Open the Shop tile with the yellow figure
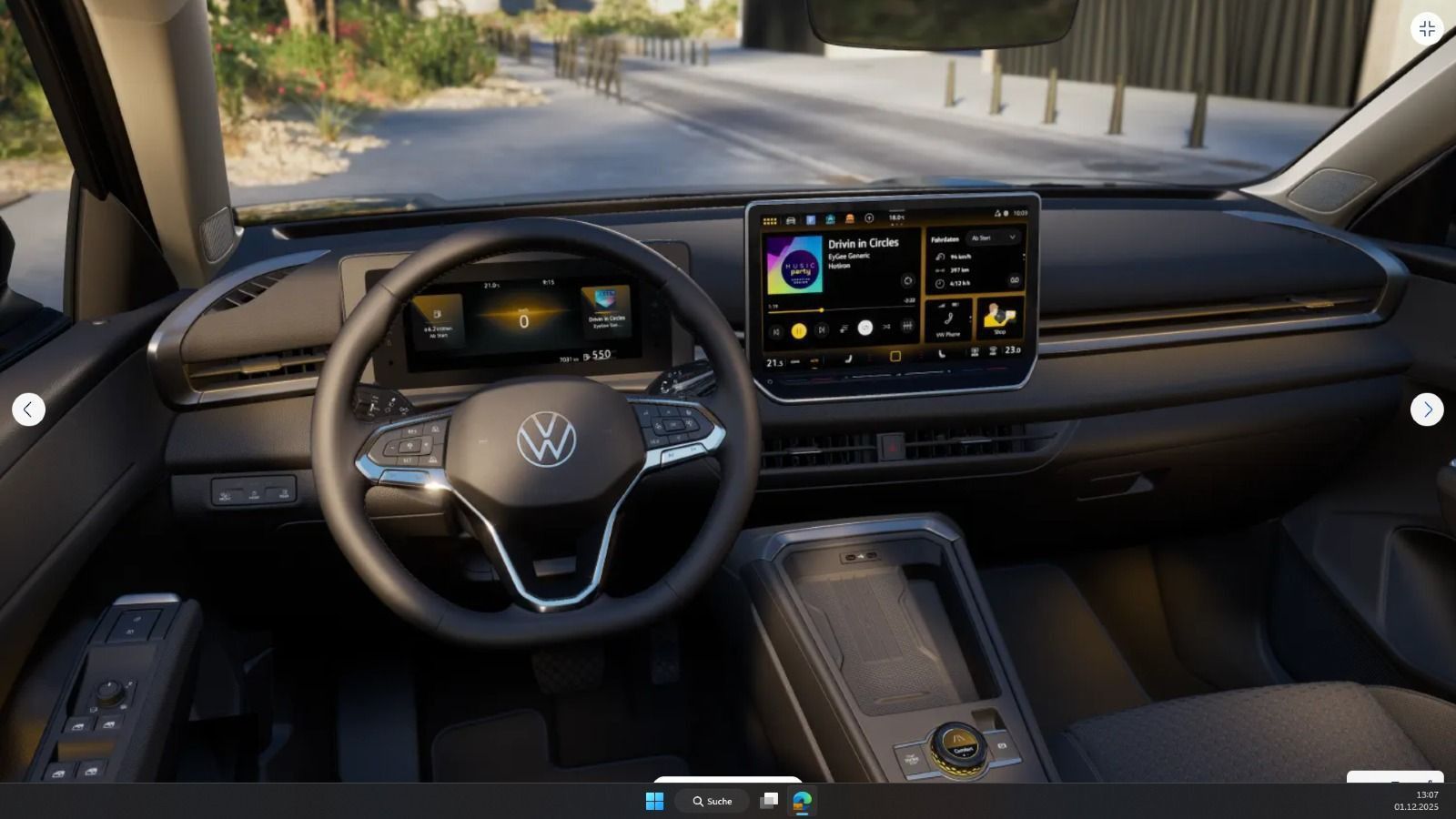1456x819 pixels. pos(999,317)
